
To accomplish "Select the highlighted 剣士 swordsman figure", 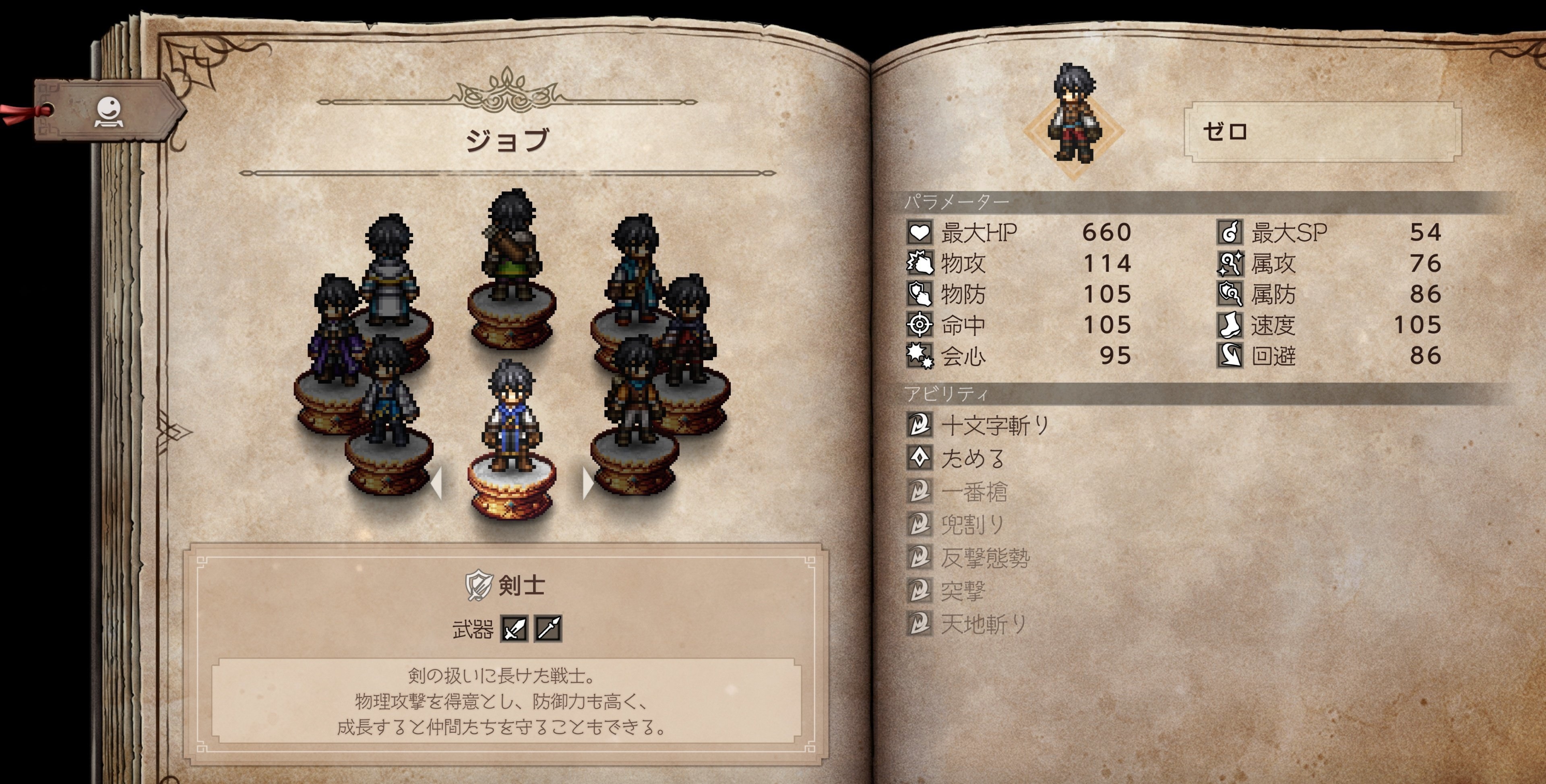I will pos(511,420).
